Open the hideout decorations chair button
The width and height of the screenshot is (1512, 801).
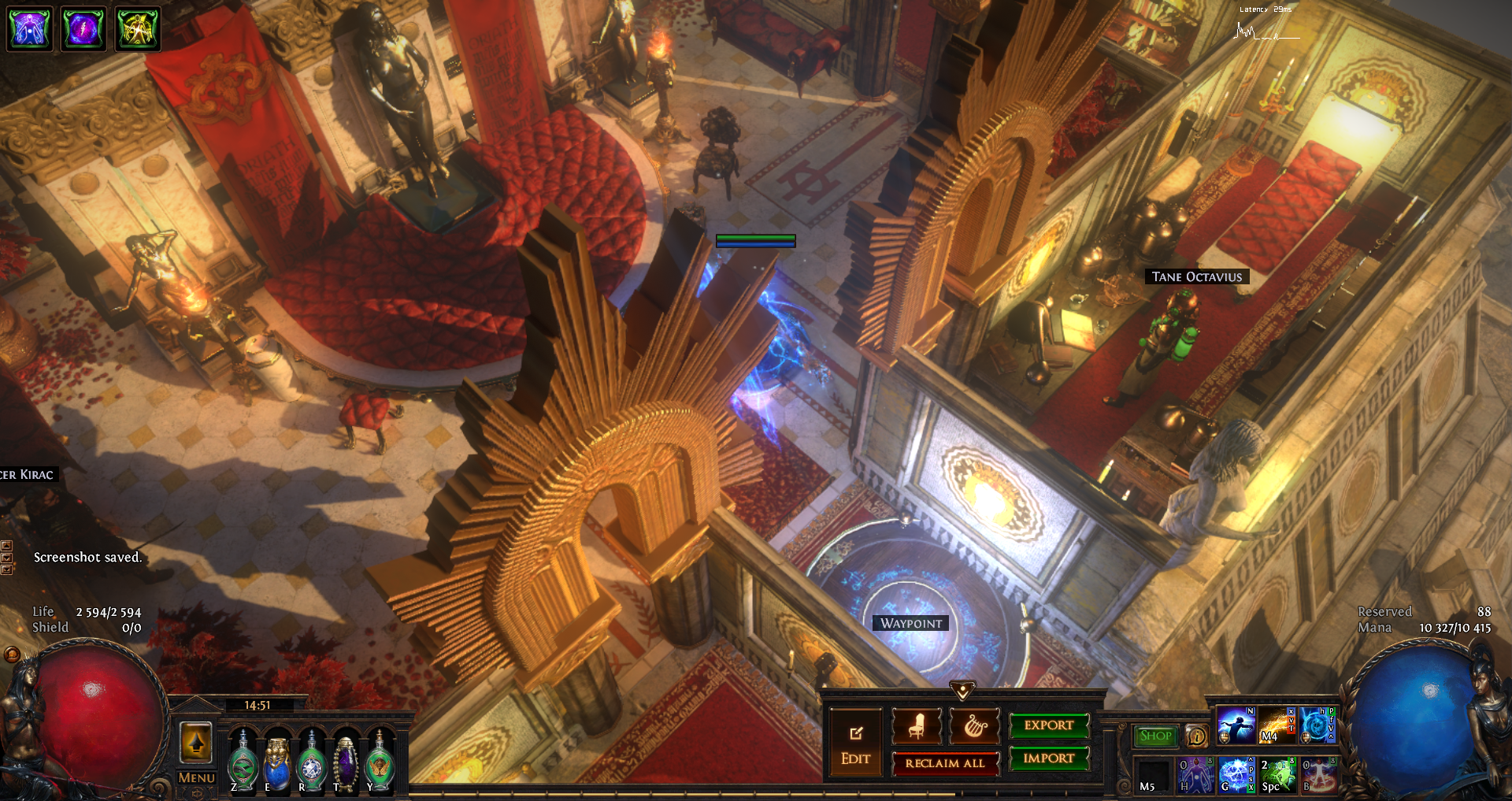point(916,725)
